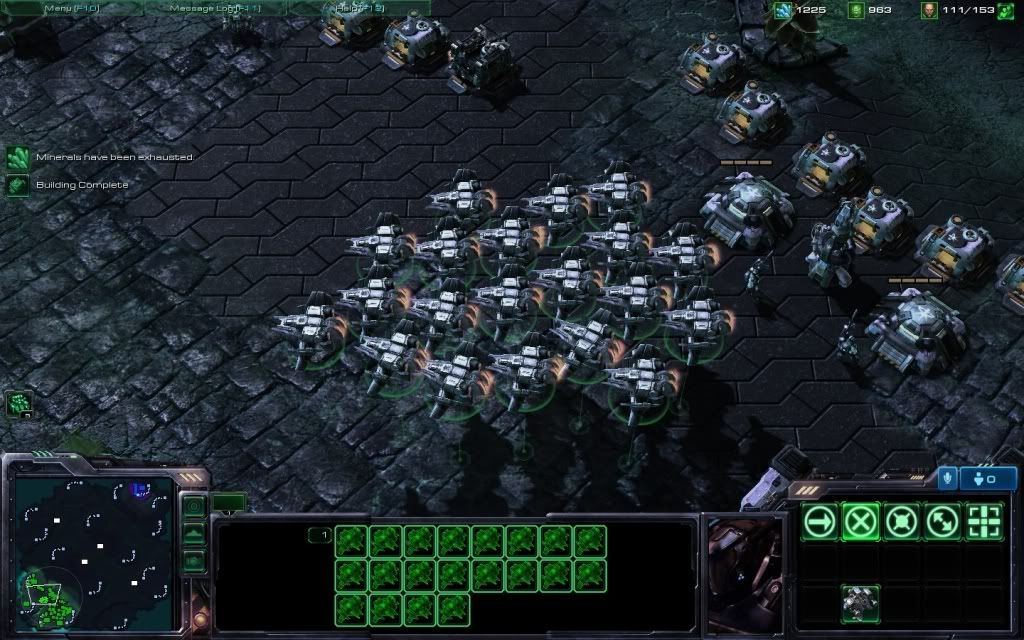The image size is (1024, 640).
Task: Choose the Hold Position command icon
Action: point(902,521)
